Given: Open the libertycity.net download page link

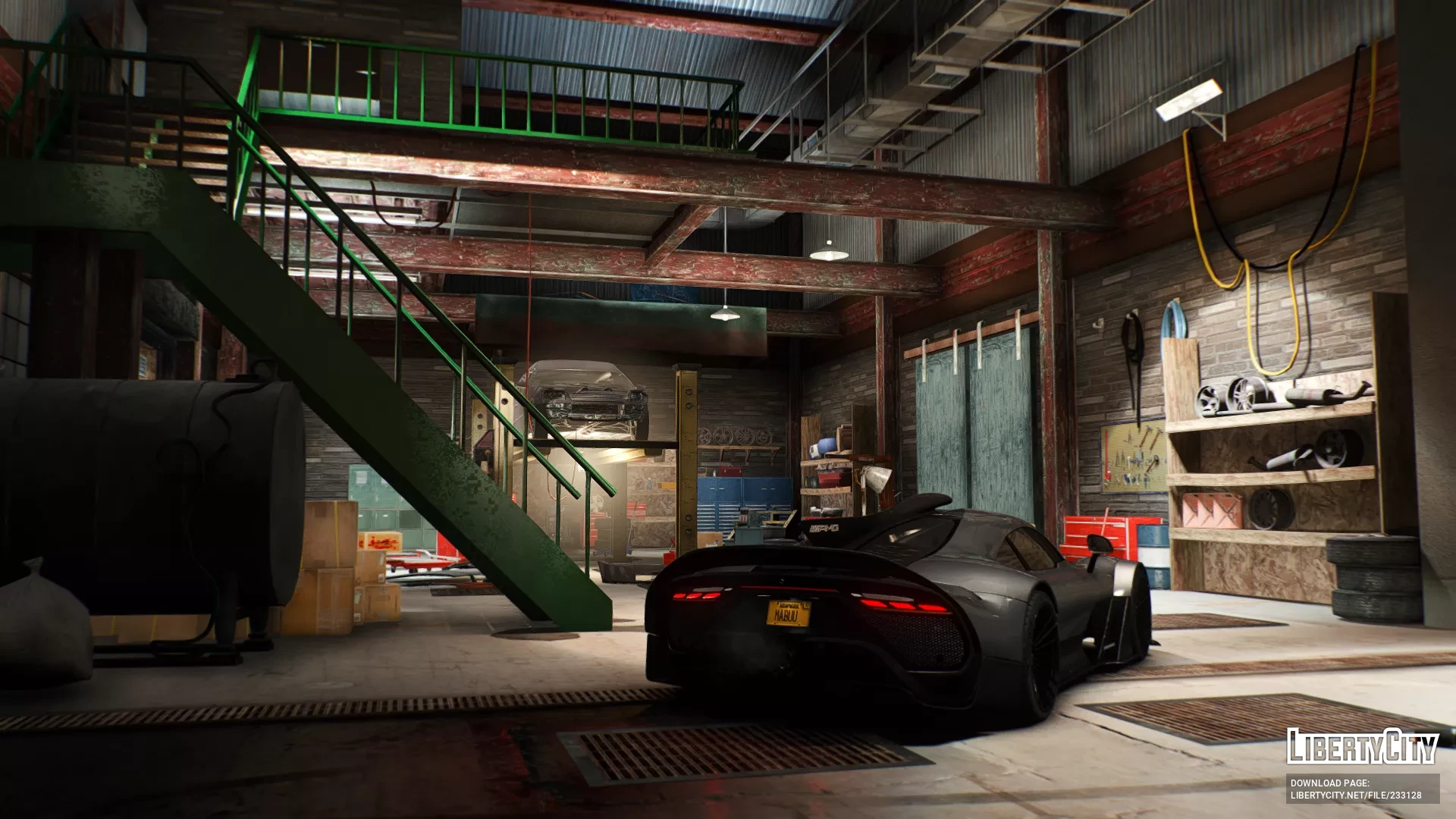Looking at the screenshot, I should (x=1356, y=795).
